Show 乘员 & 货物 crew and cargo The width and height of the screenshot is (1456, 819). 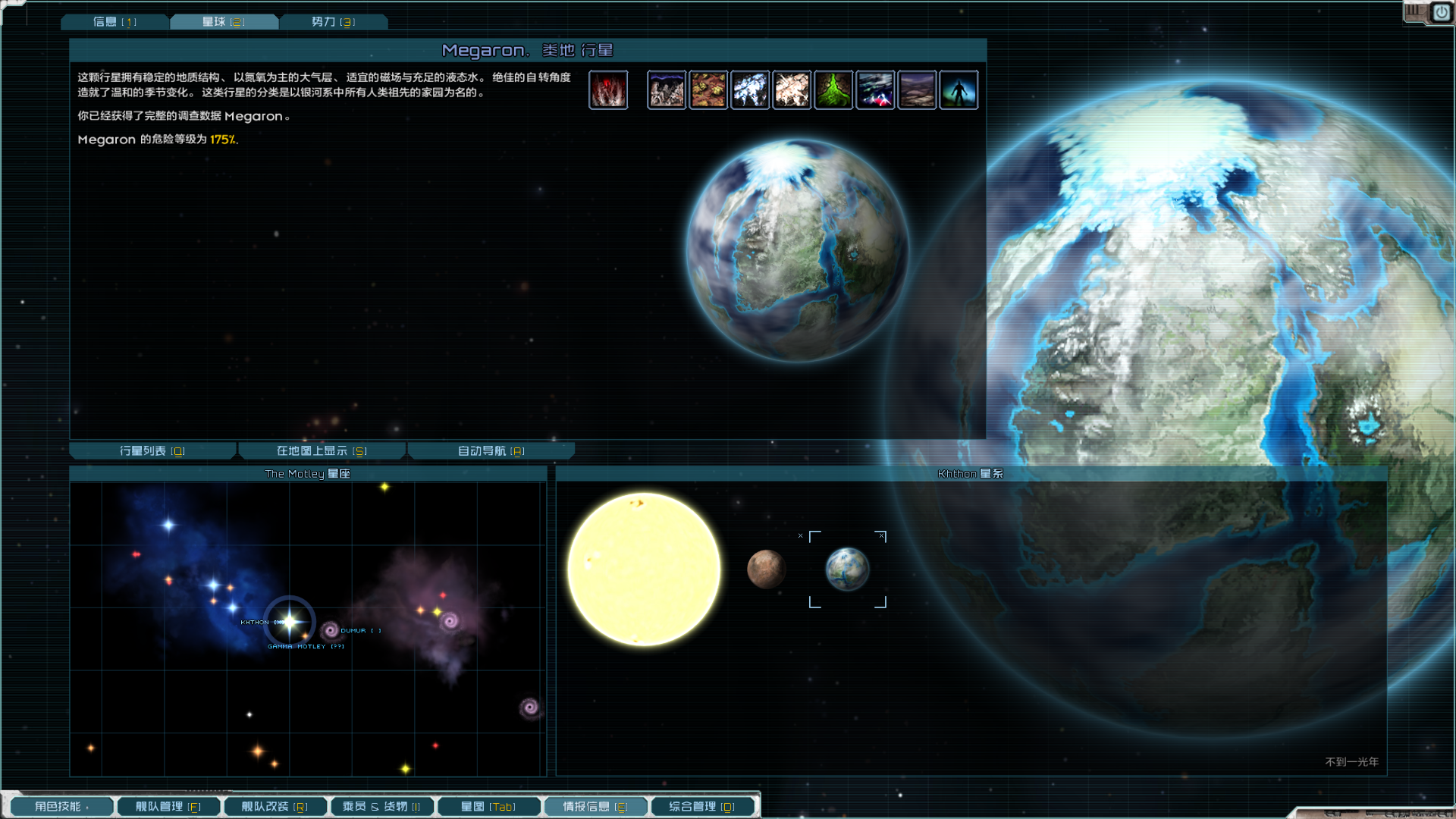pos(381,807)
